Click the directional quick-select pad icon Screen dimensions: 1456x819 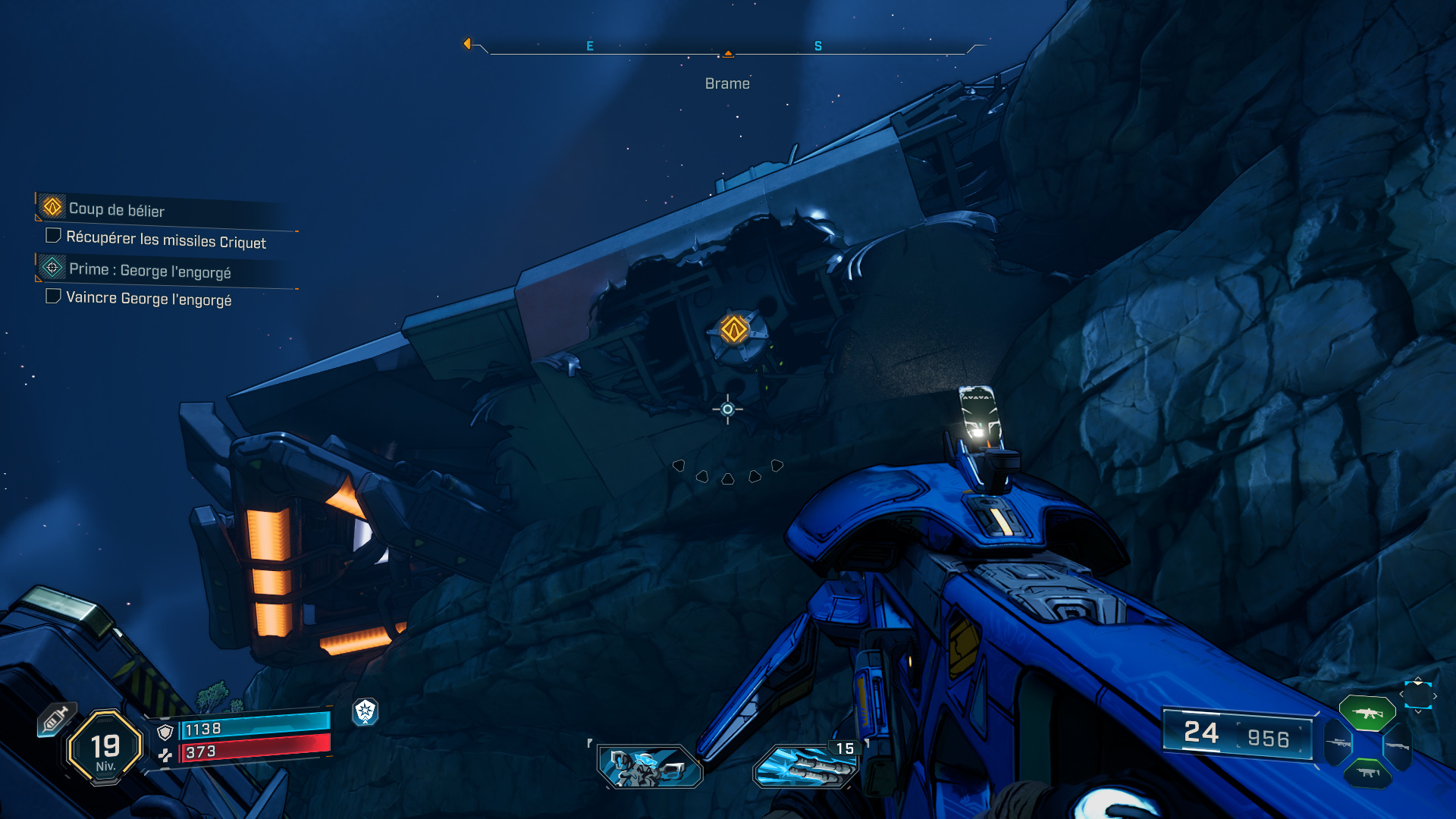point(1418,695)
